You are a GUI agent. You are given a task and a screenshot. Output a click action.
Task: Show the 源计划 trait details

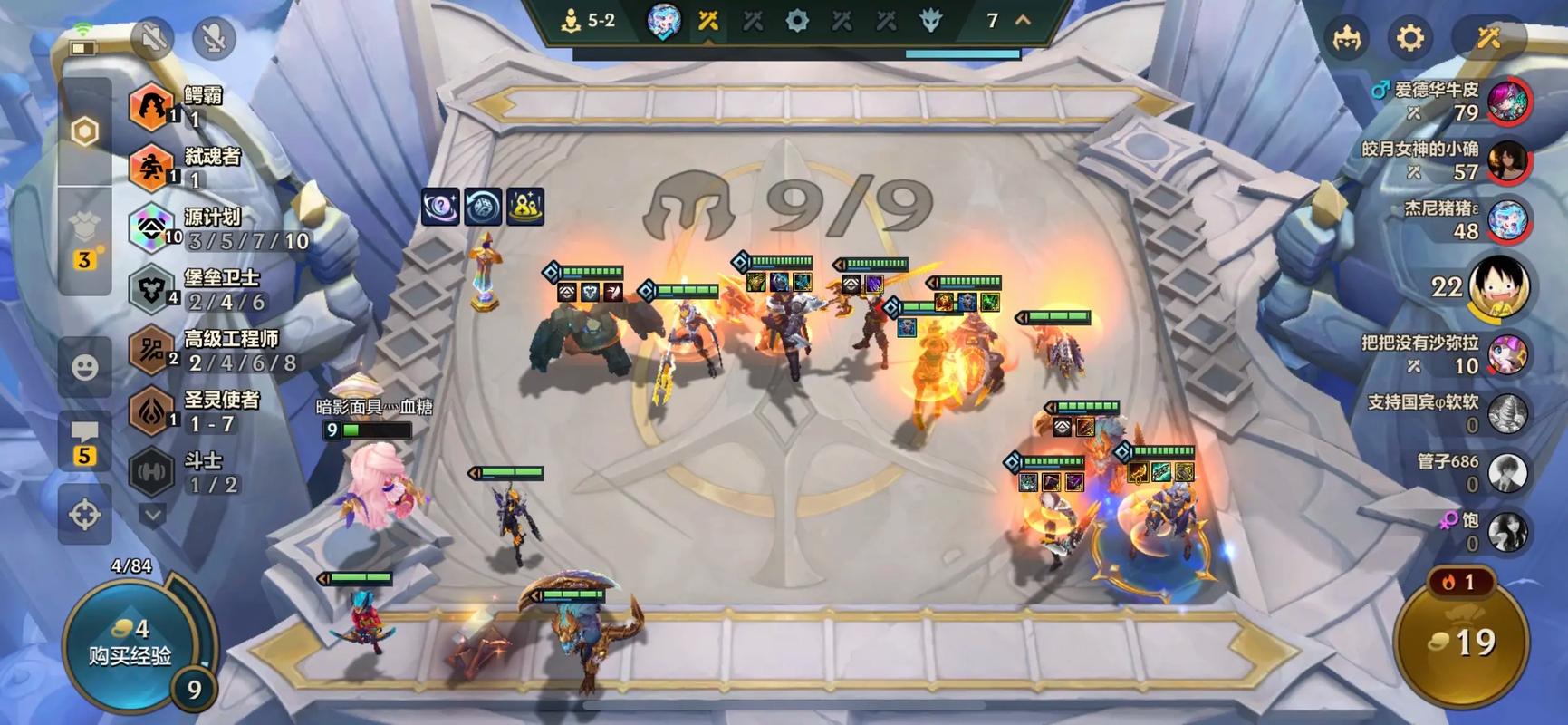pyautogui.click(x=217, y=228)
